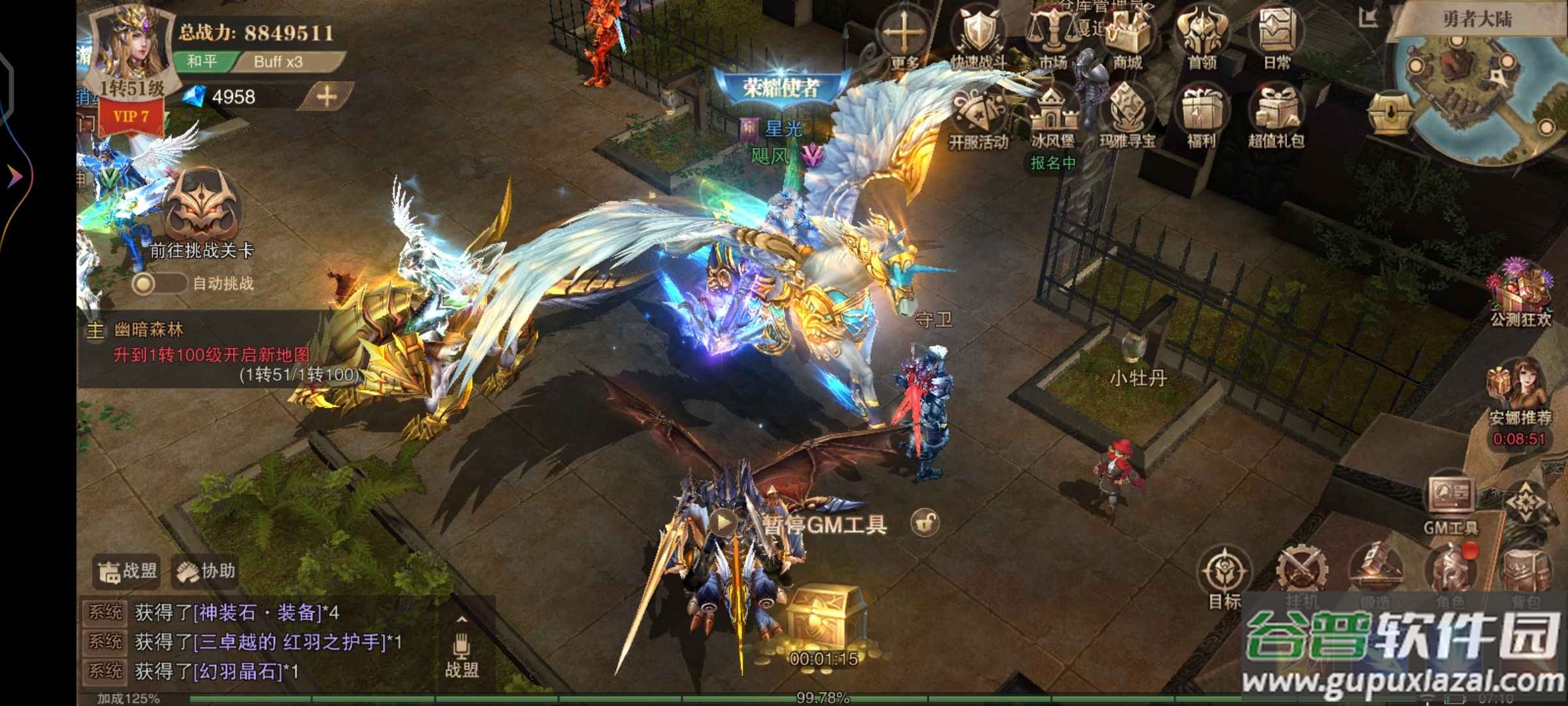Open the 日常 daily tasks

1276,34
